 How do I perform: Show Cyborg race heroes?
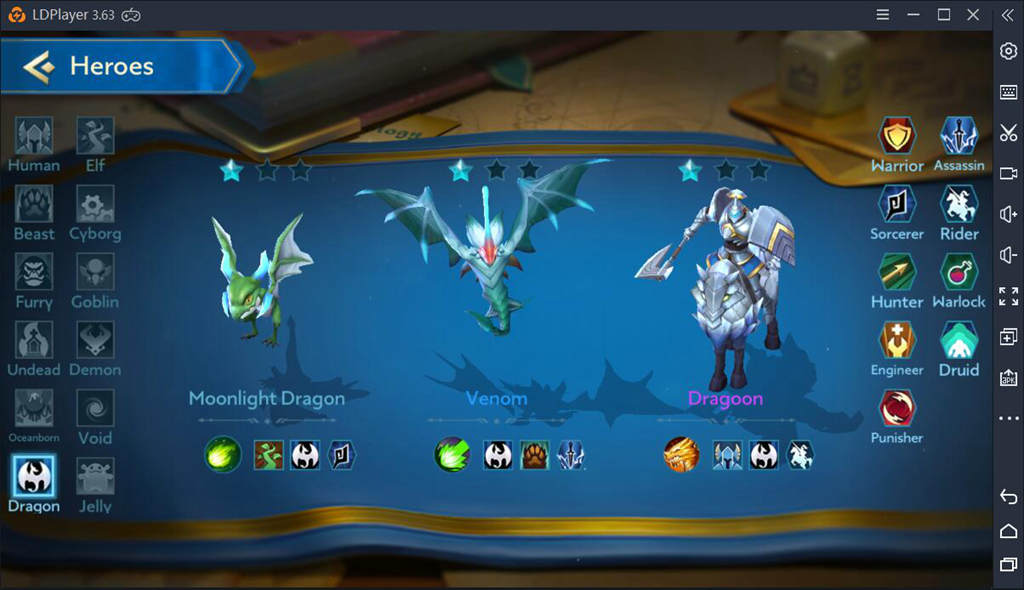tap(95, 205)
